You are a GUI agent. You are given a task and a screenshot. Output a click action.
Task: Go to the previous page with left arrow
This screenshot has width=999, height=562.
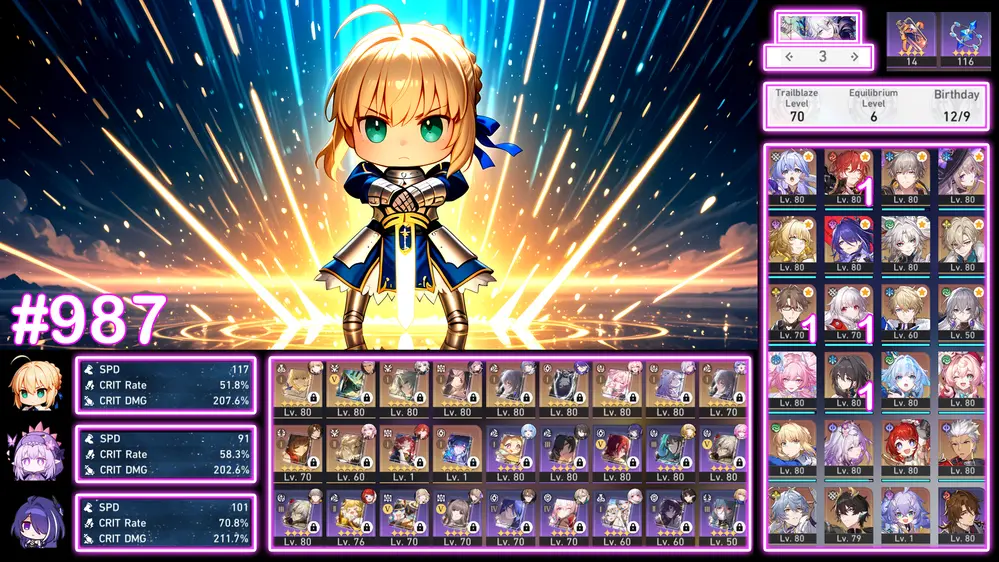(790, 57)
